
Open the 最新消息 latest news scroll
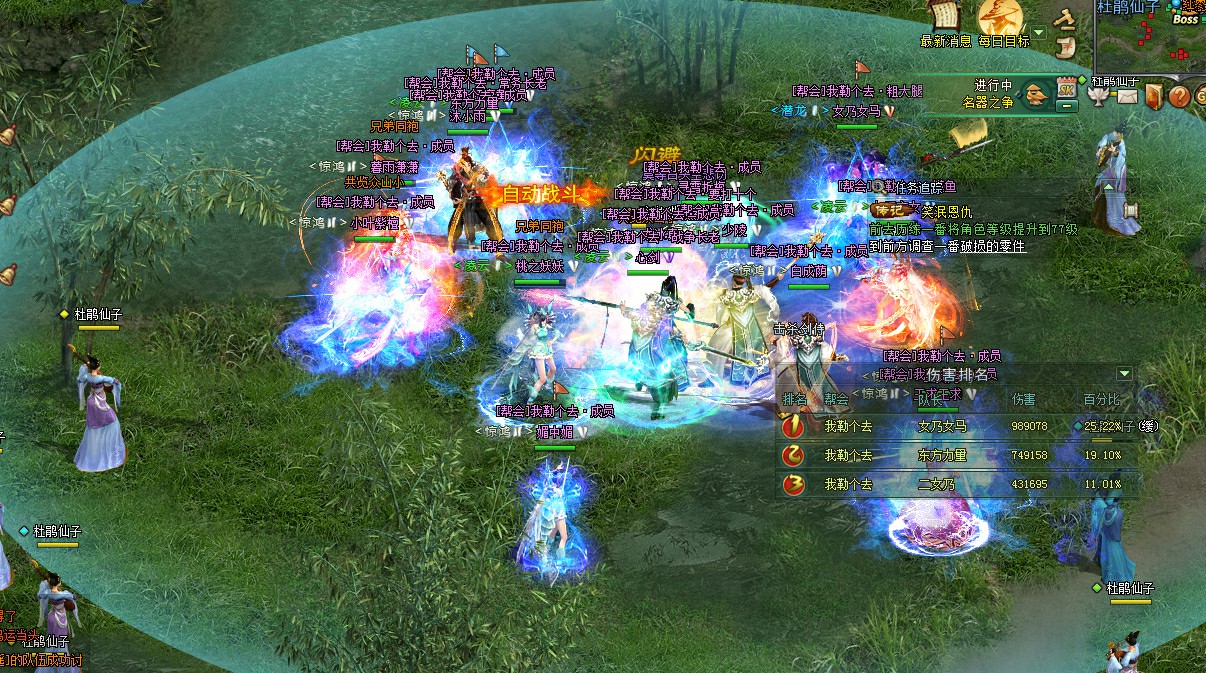(x=945, y=17)
